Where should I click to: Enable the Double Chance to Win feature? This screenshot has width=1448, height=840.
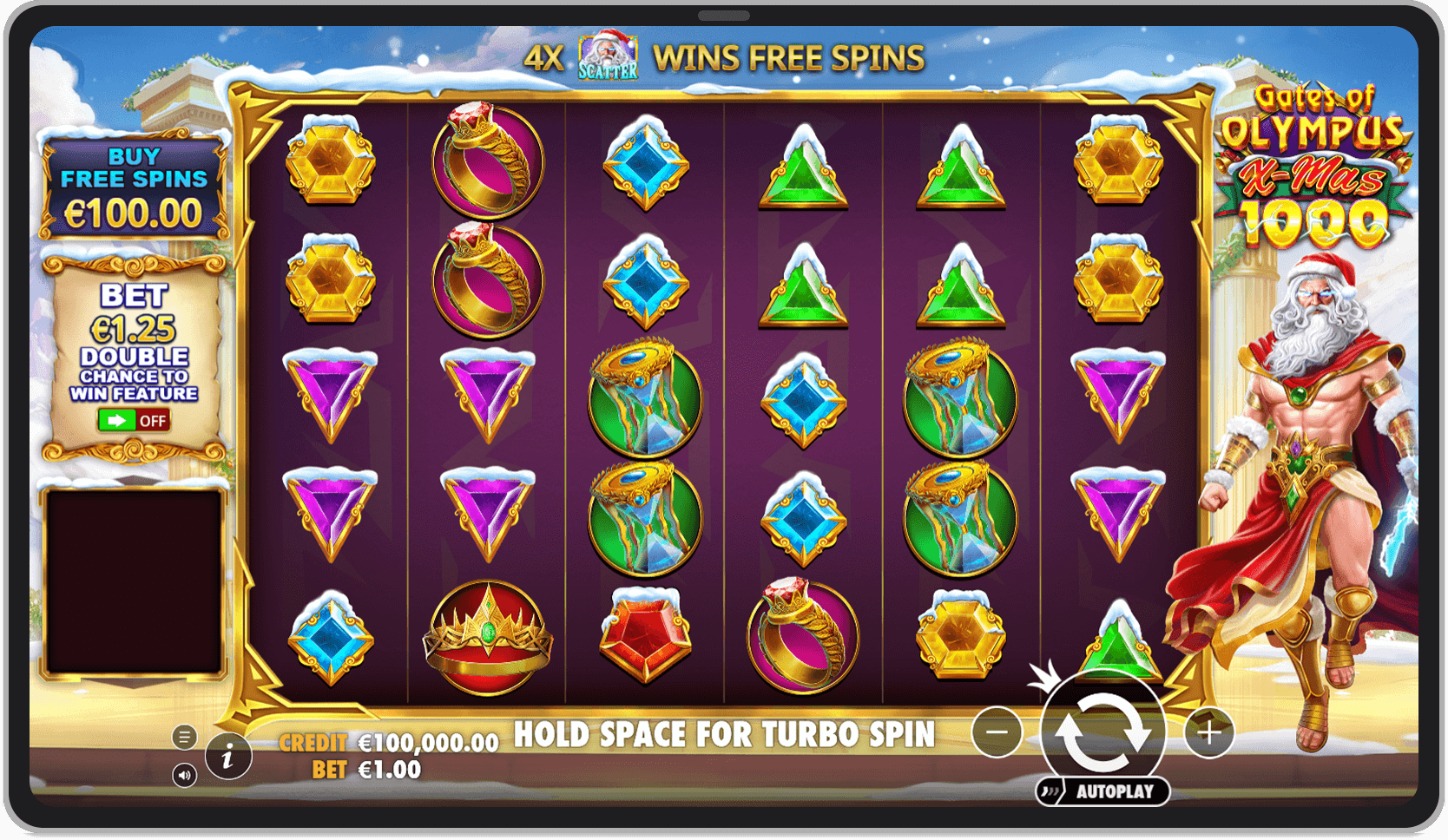click(x=135, y=421)
